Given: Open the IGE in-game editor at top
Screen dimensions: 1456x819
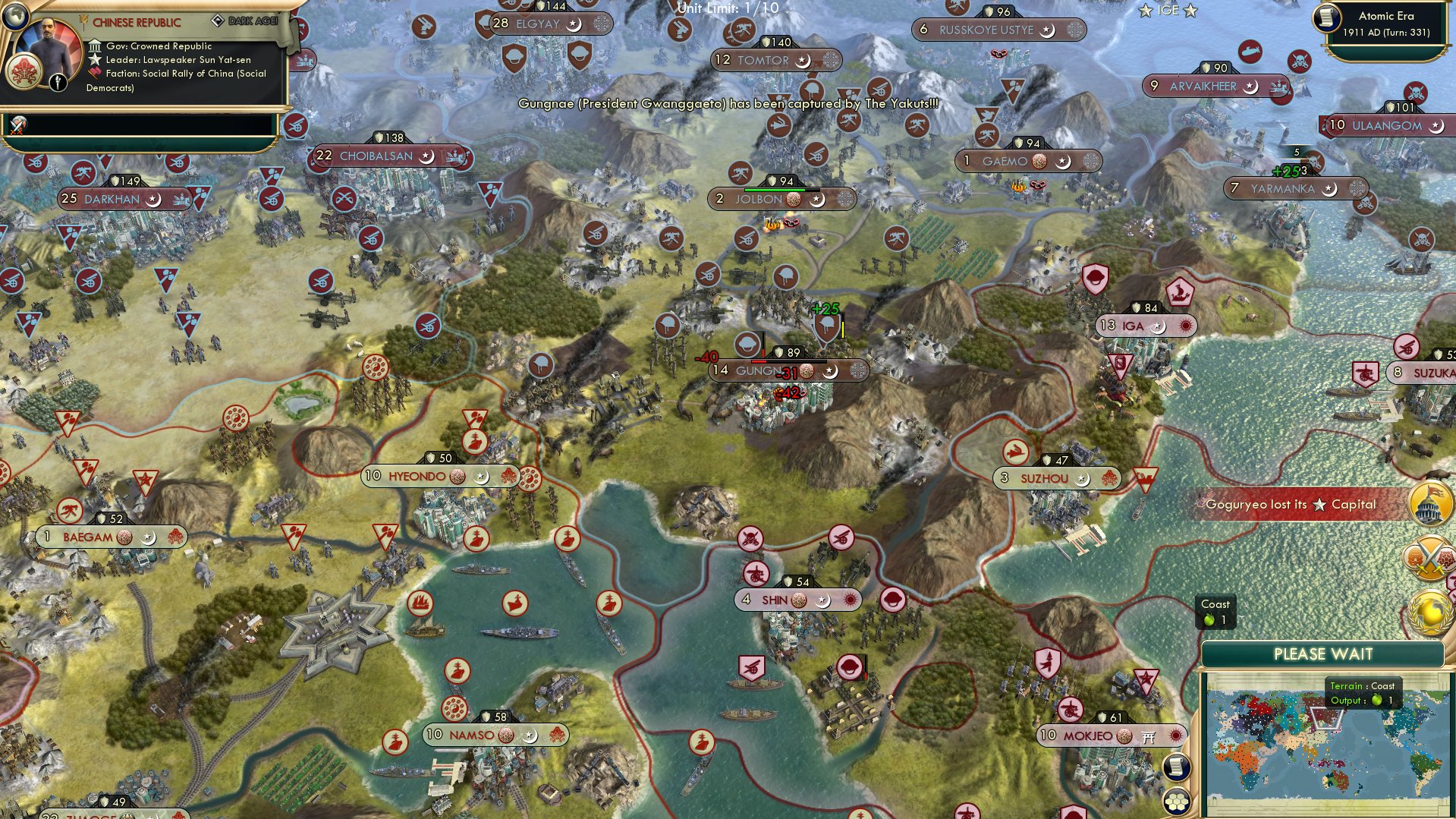Looking at the screenshot, I should (1169, 10).
